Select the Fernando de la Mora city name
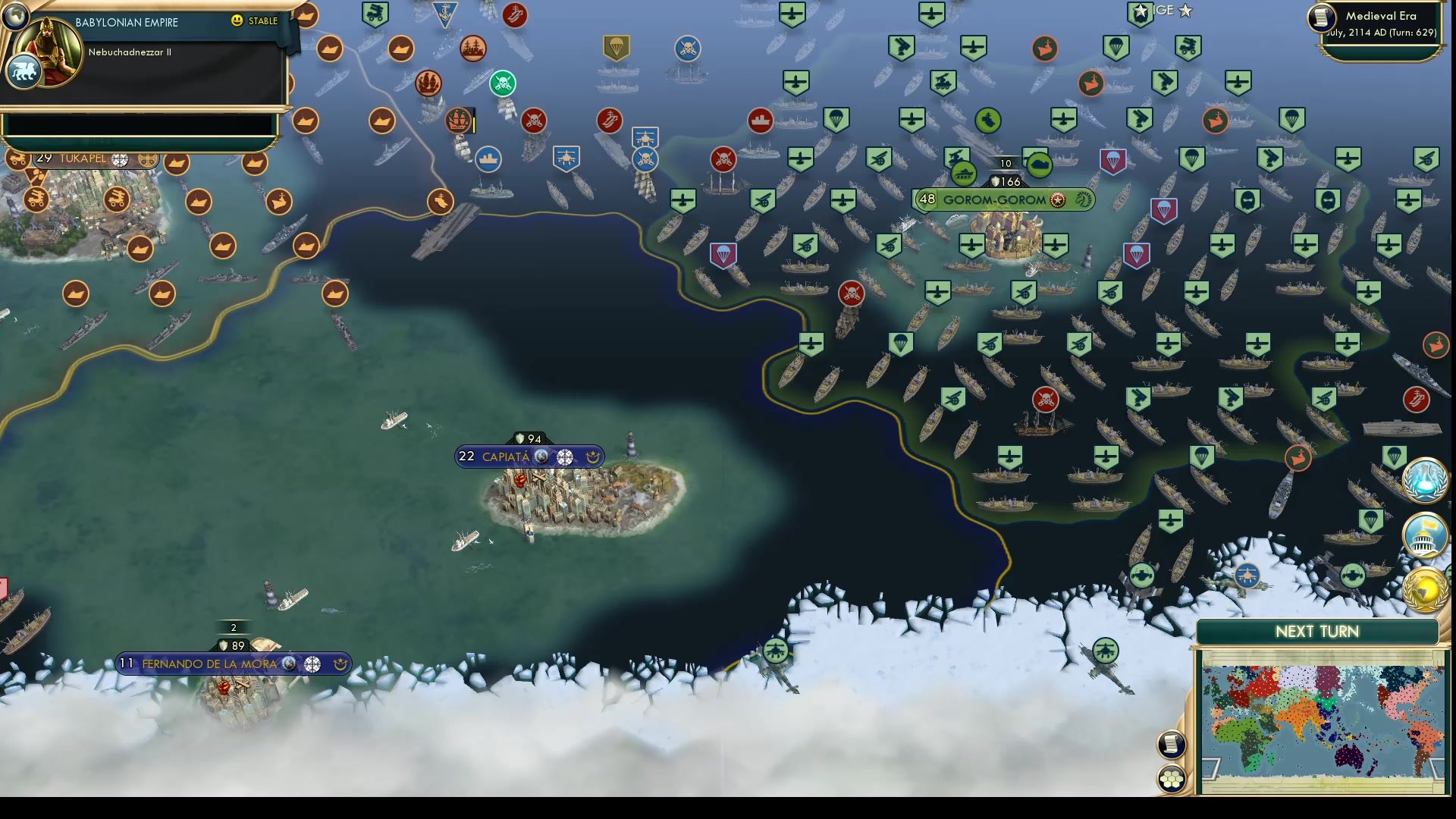1456x819 pixels. (x=209, y=664)
